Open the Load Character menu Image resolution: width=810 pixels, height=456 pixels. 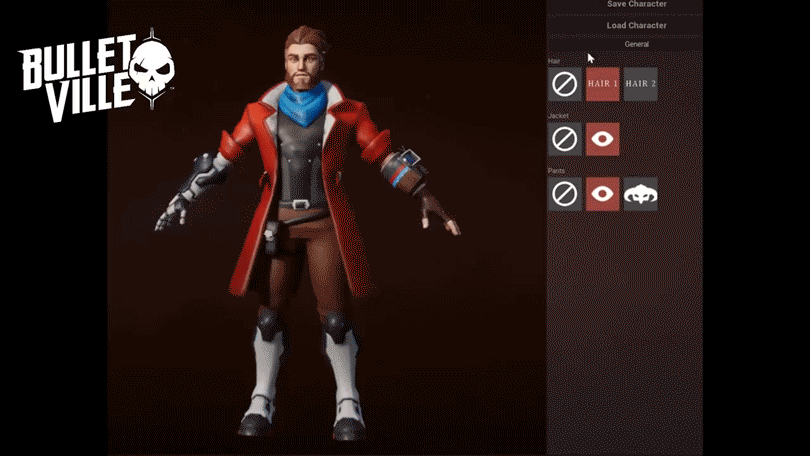pos(636,25)
